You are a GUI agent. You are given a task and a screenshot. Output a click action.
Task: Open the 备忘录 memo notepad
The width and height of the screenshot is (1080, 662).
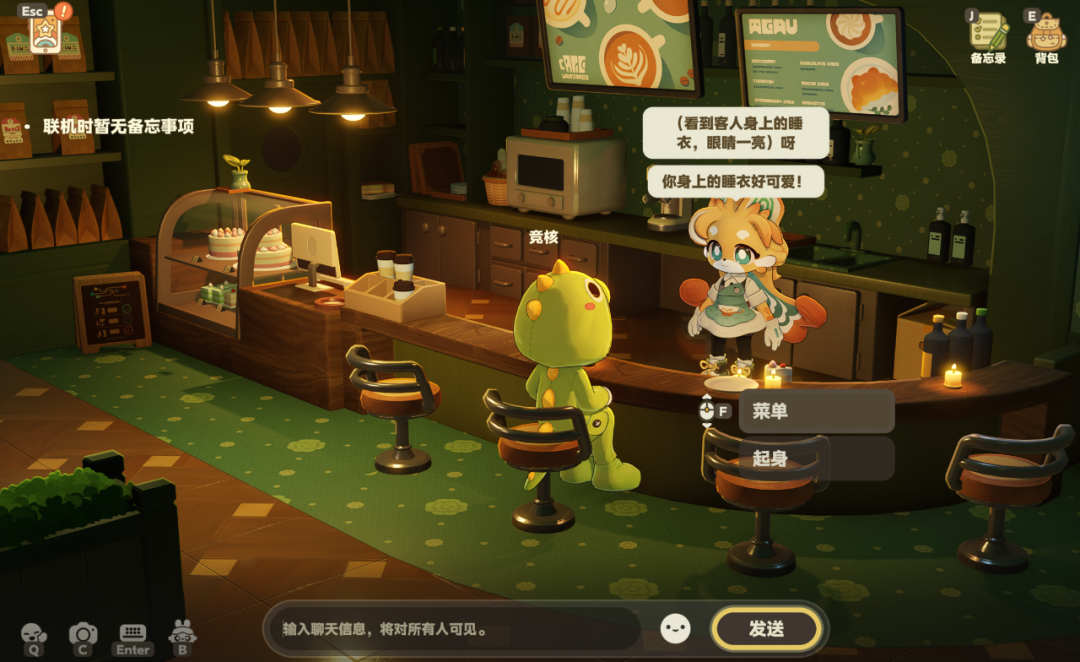click(x=988, y=33)
